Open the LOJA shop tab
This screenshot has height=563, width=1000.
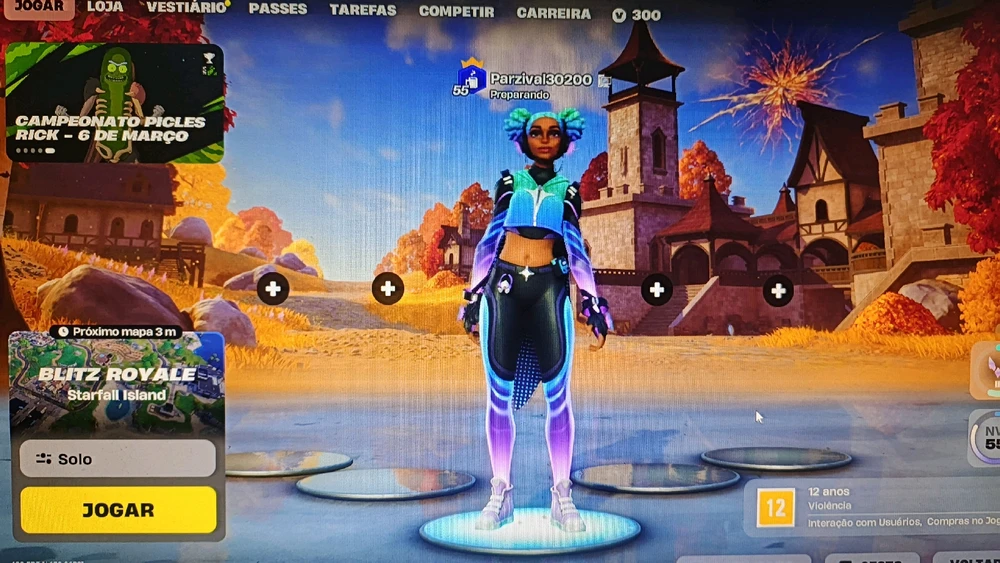coord(105,7)
